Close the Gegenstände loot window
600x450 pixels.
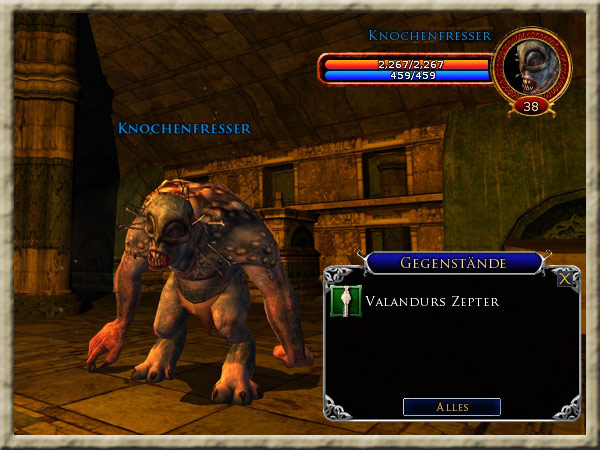pos(567,279)
